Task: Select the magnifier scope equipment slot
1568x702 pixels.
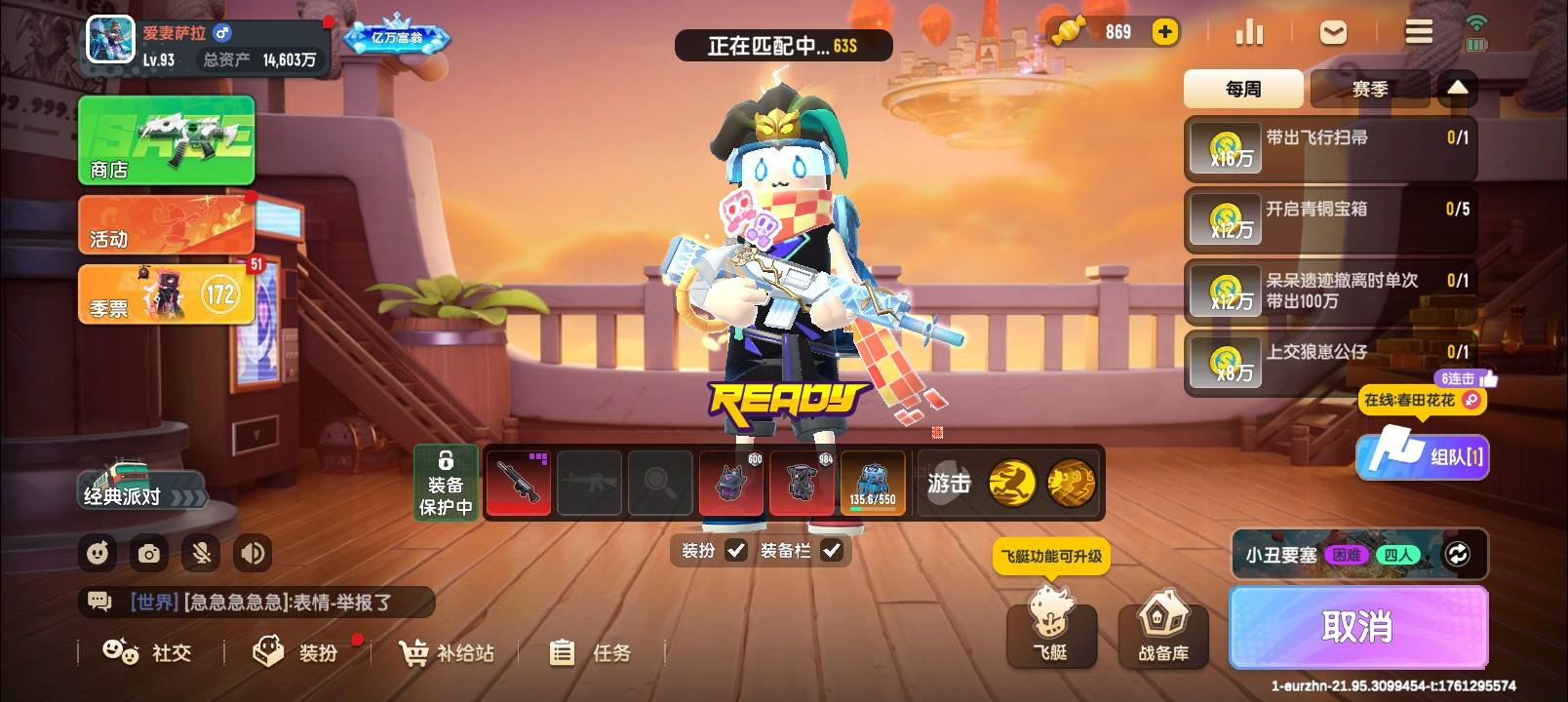Action: point(660,482)
